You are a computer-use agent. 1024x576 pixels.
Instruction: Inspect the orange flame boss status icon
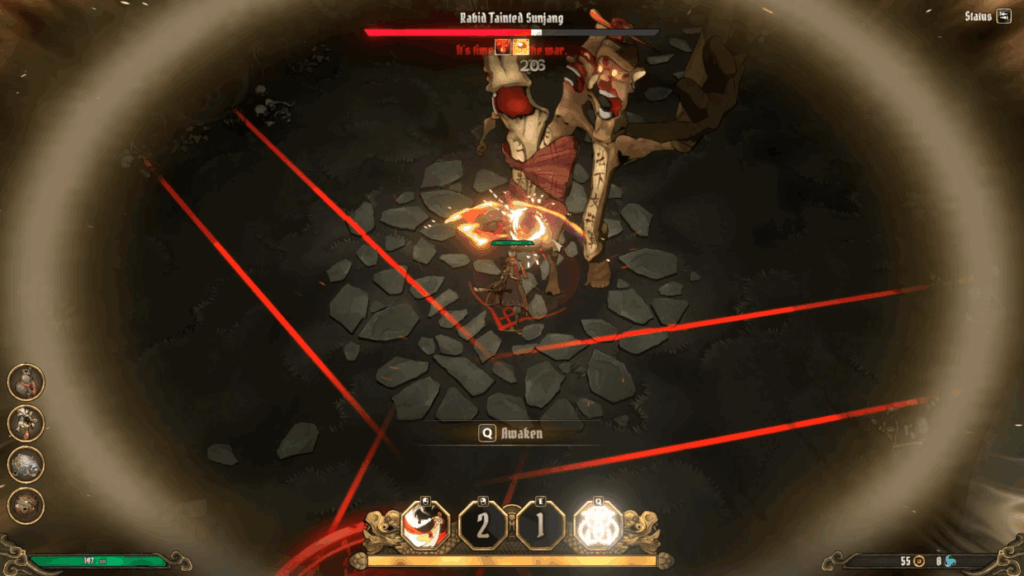point(521,46)
